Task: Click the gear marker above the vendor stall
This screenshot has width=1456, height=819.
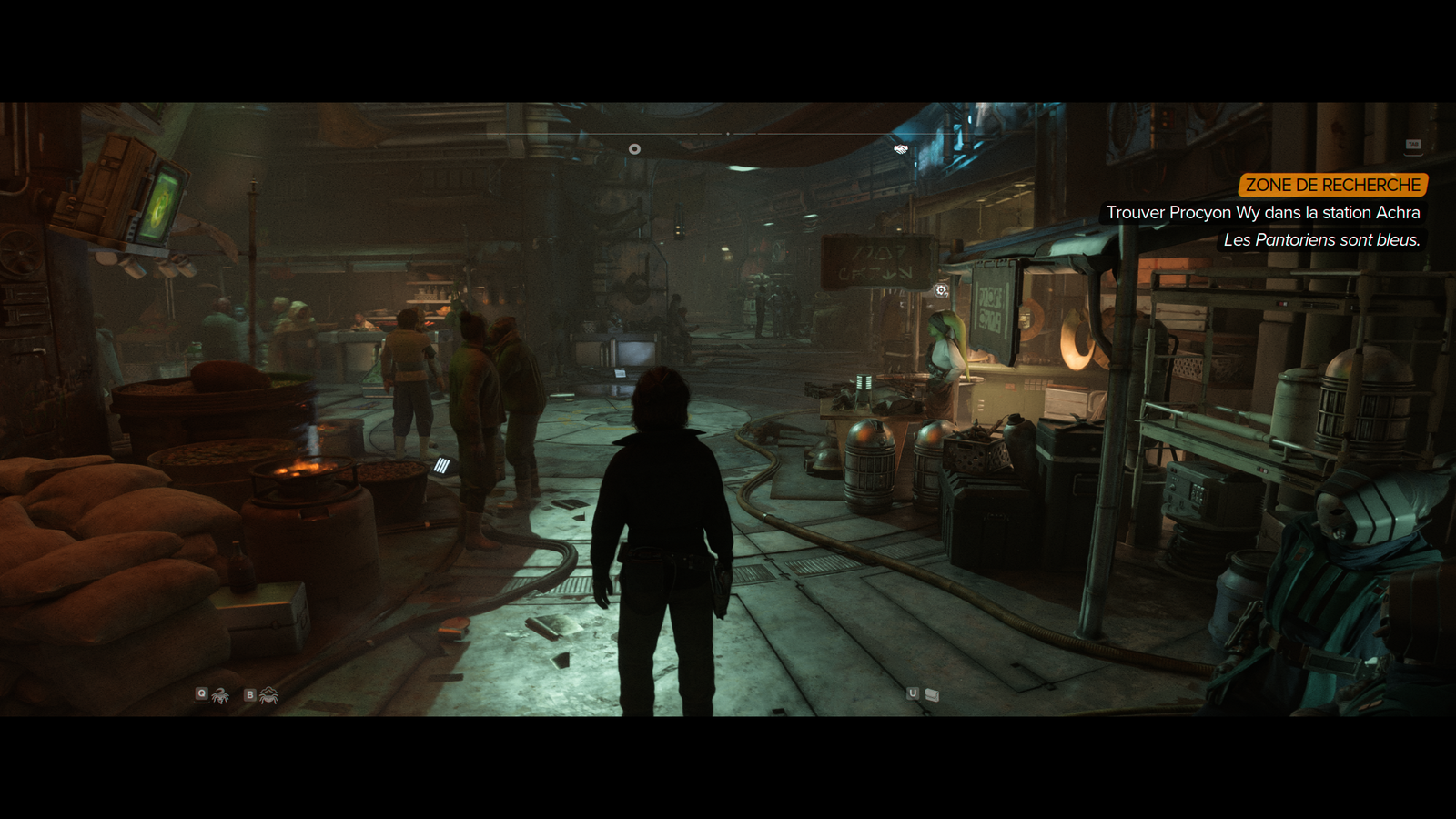Action: coord(941,290)
